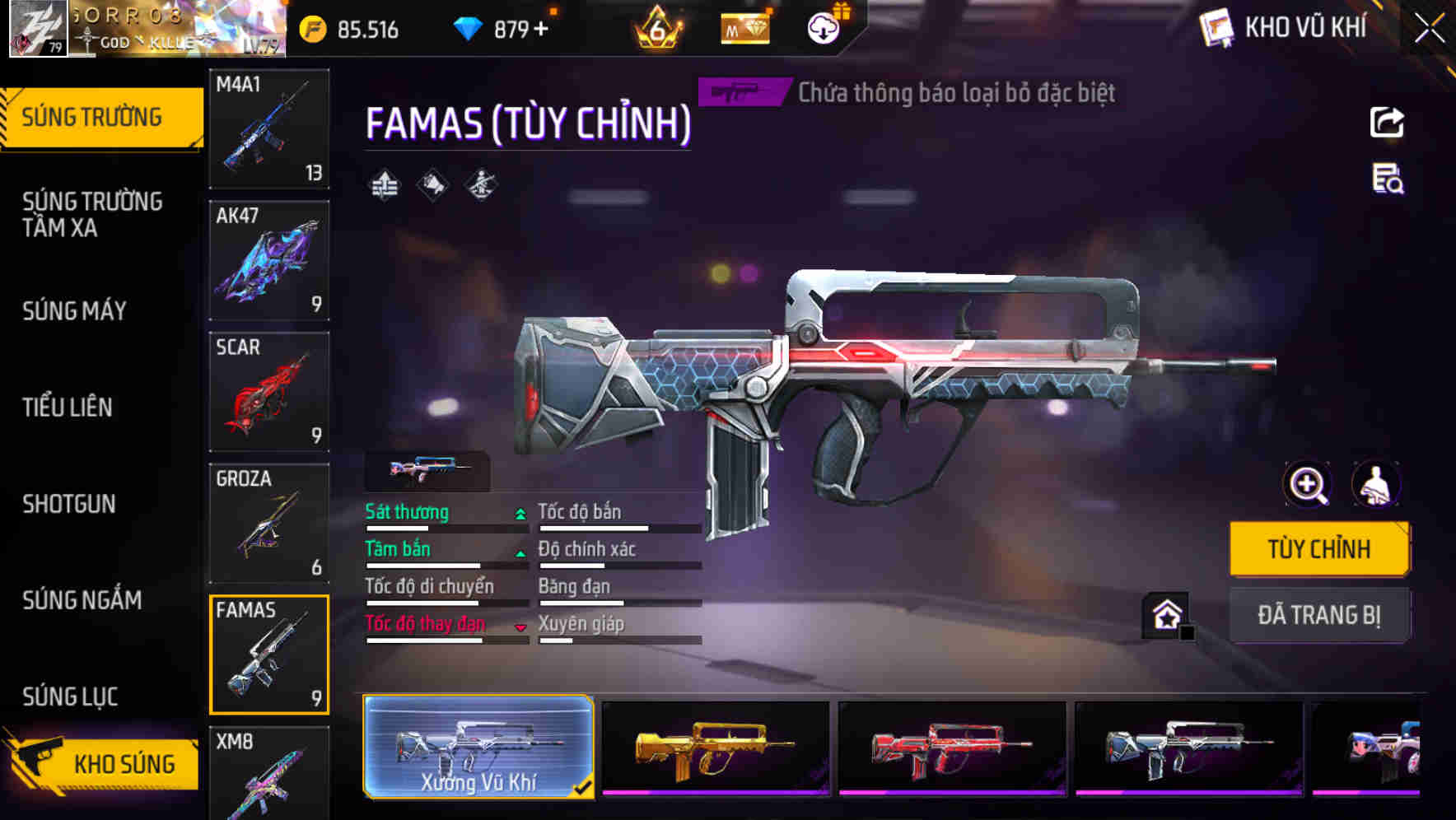Open the level 6 crown rank badge
Image resolution: width=1456 pixels, height=820 pixels.
tap(657, 27)
